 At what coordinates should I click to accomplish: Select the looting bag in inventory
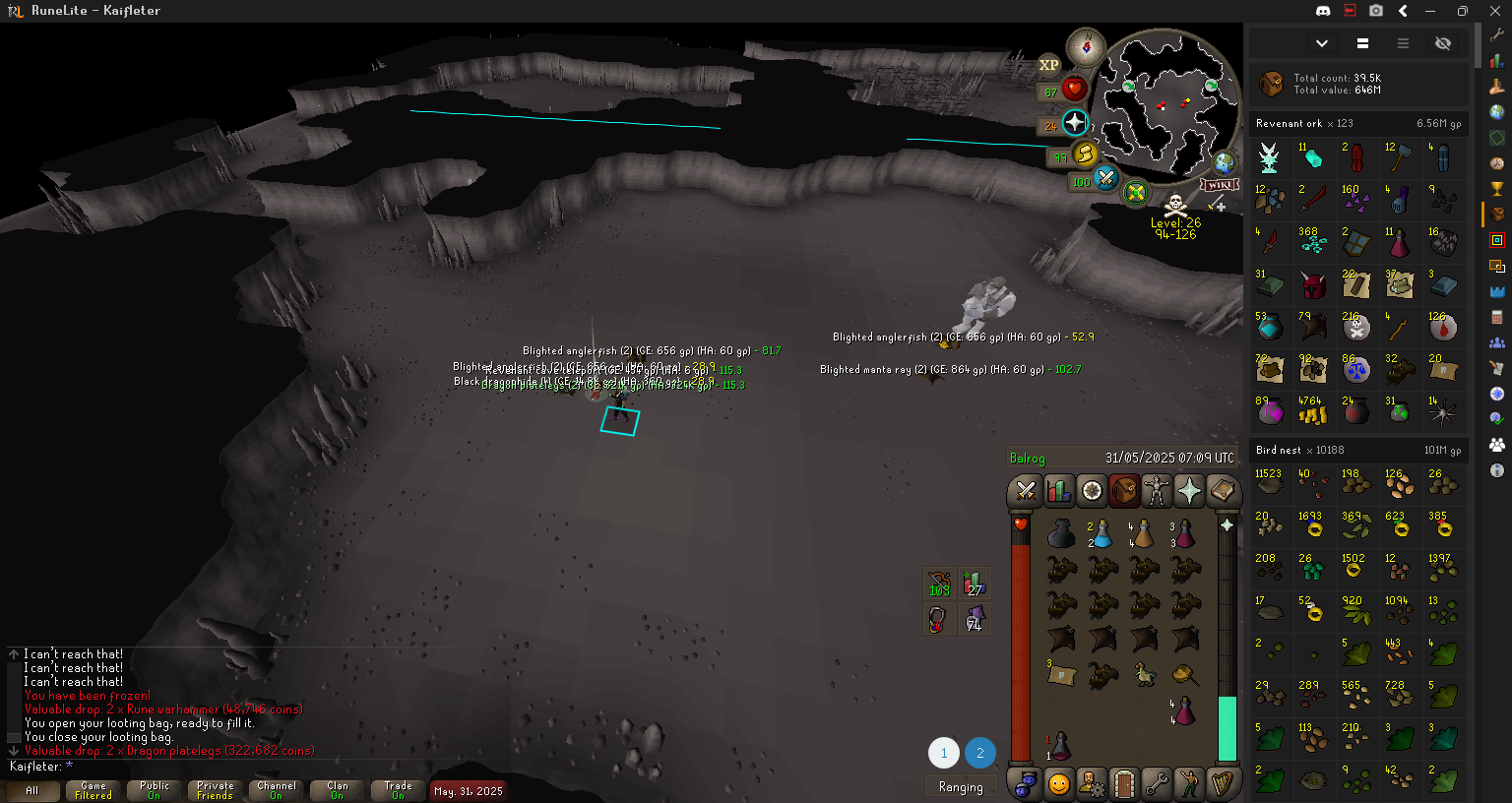[x=1060, y=534]
